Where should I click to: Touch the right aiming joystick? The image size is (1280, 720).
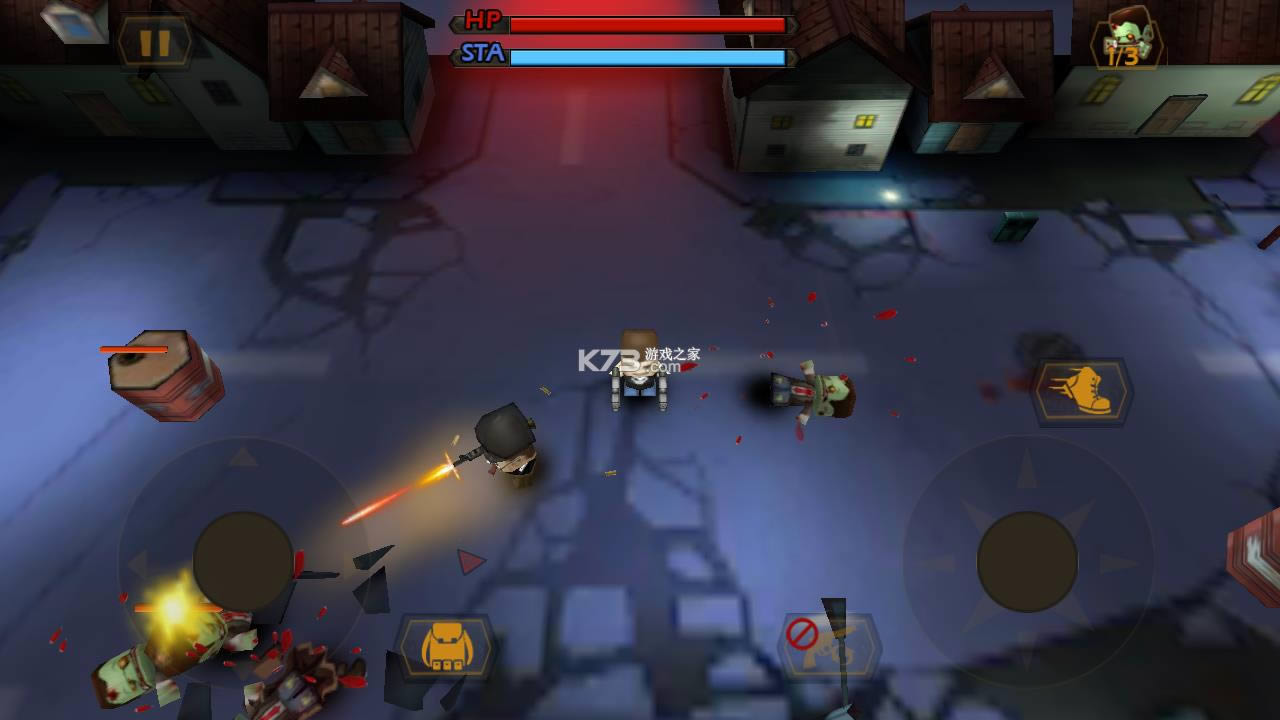[x=1027, y=560]
